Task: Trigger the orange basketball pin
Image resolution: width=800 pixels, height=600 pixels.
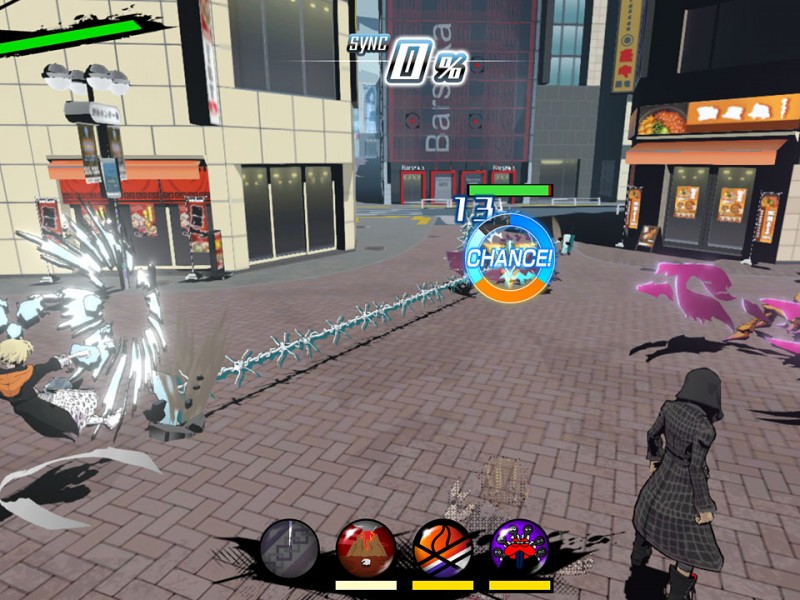Action: click(443, 548)
